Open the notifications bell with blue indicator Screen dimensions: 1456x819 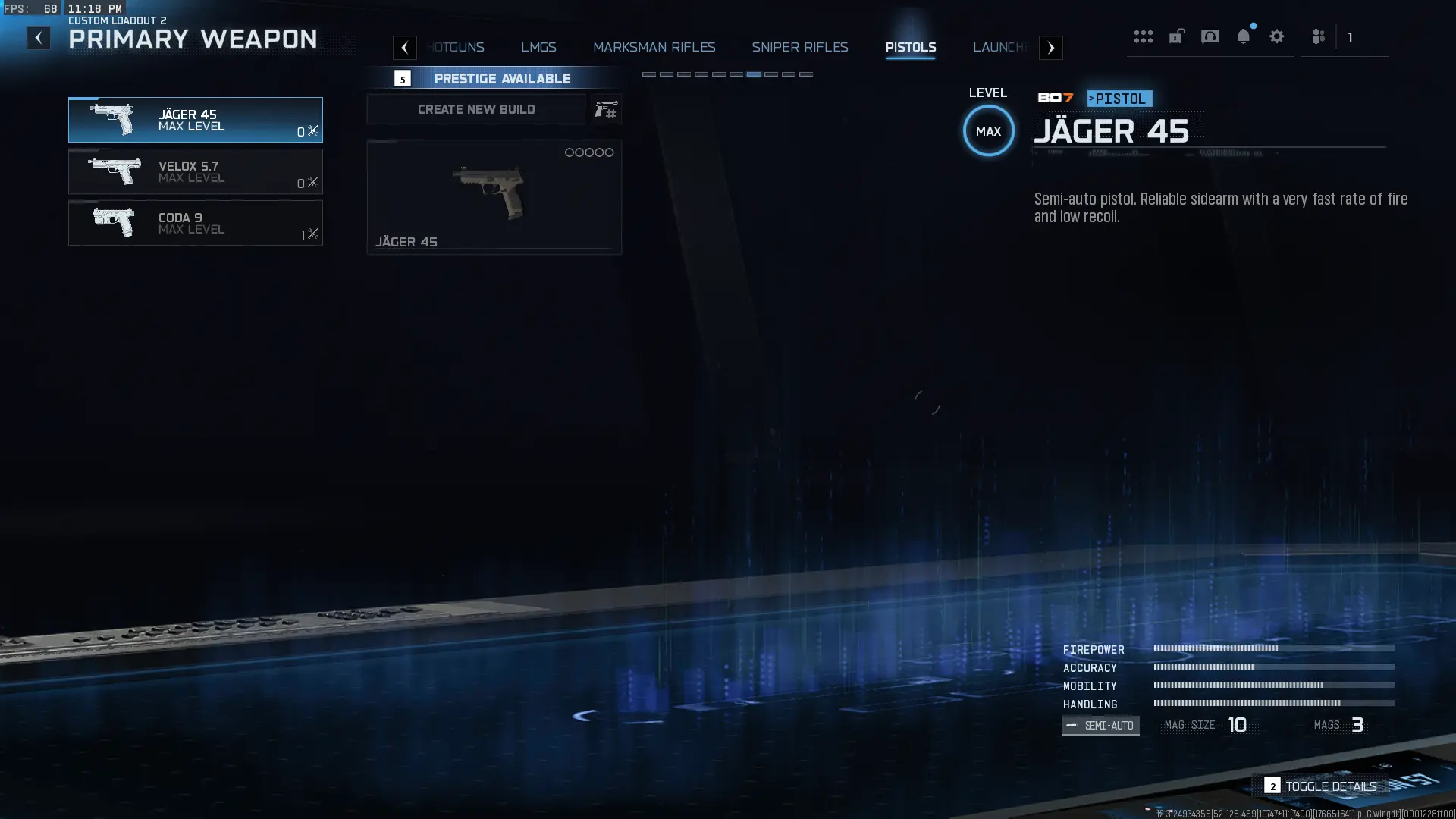[x=1244, y=36]
